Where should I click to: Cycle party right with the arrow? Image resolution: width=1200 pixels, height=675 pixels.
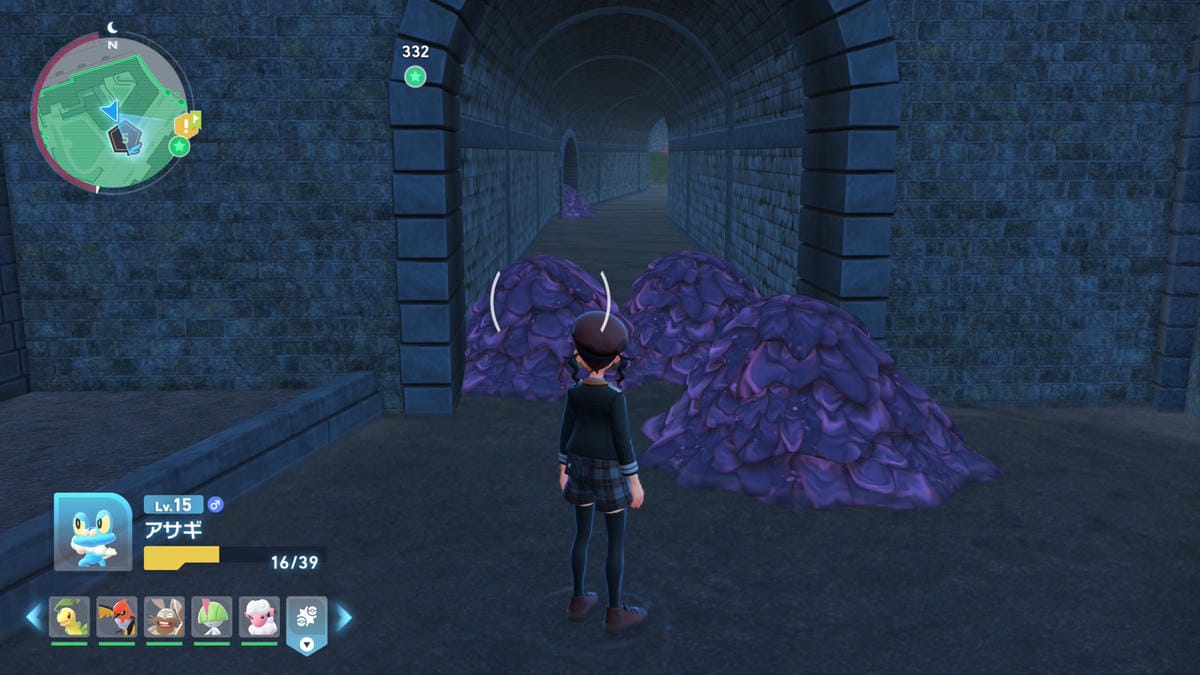(x=343, y=617)
